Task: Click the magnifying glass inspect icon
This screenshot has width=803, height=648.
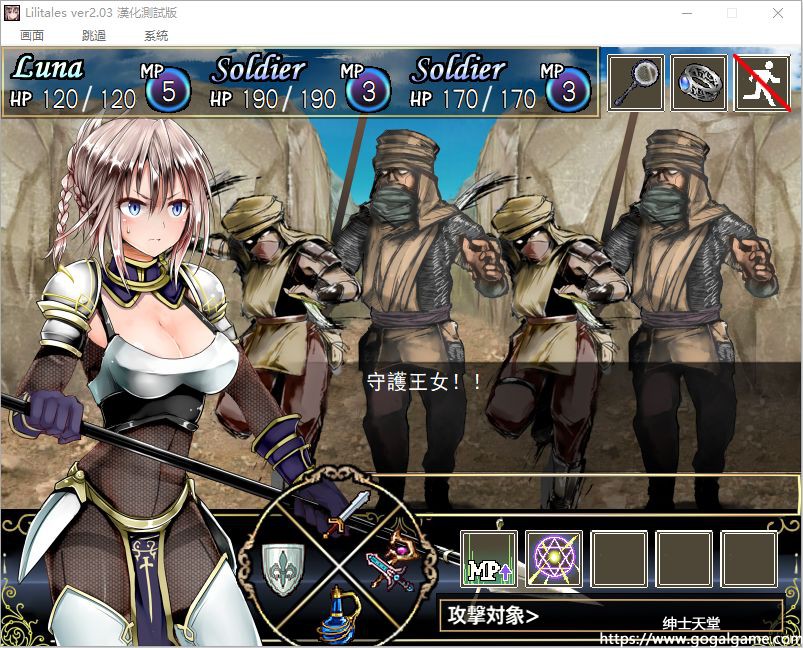Action: click(x=636, y=83)
